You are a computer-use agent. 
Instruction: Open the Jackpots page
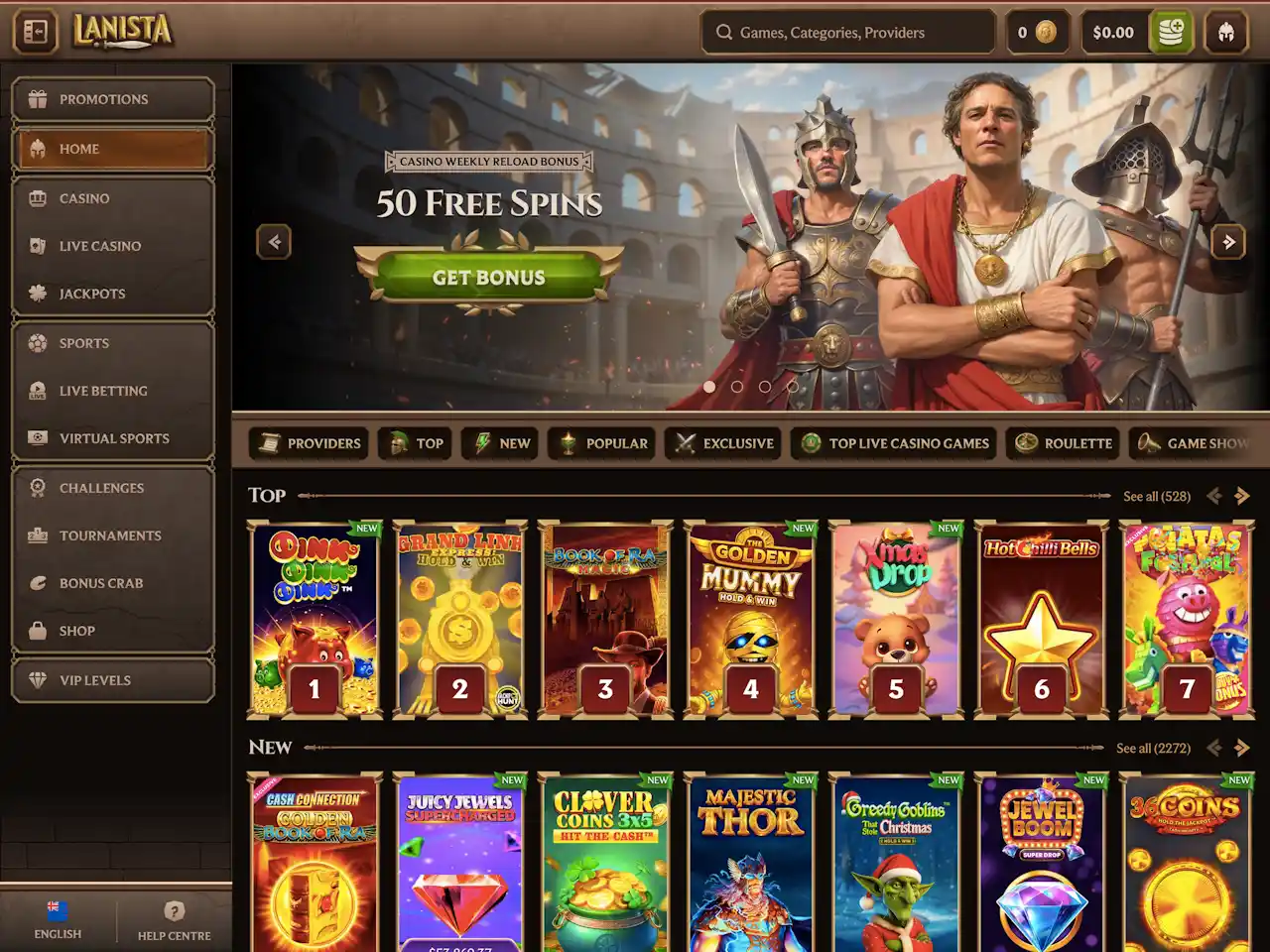[x=113, y=294]
